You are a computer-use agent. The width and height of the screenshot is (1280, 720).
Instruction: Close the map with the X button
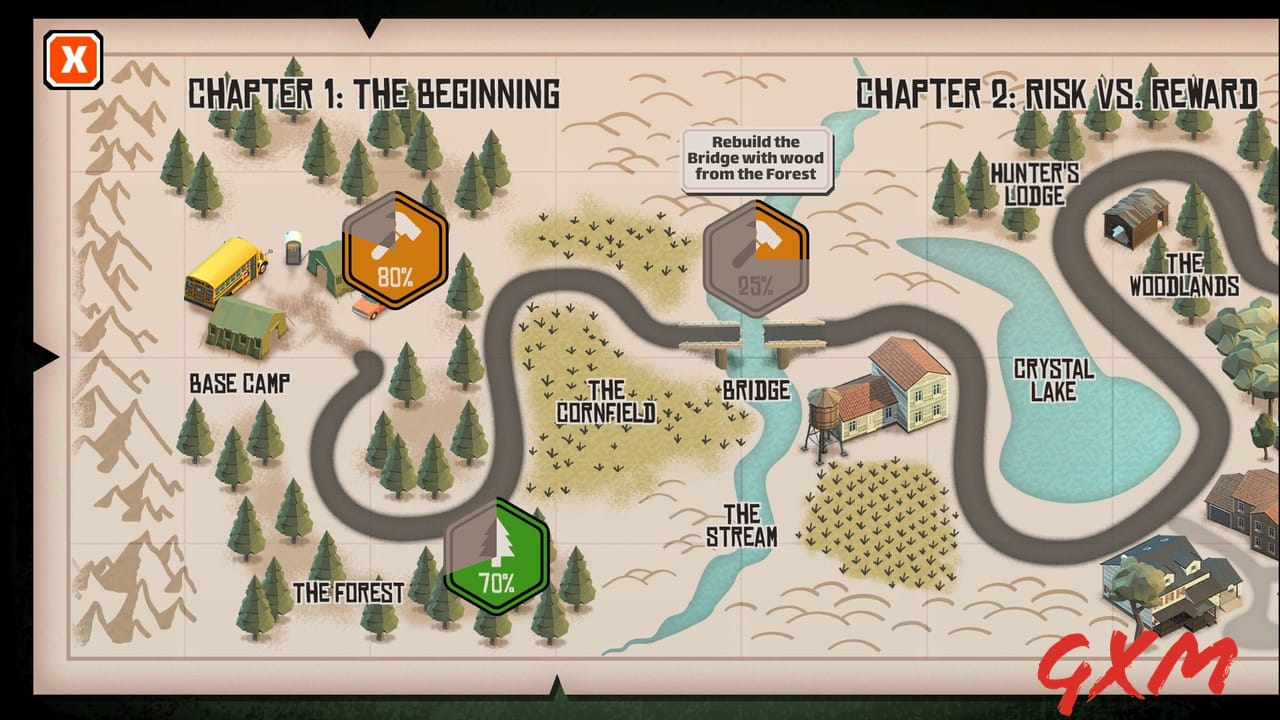73,59
